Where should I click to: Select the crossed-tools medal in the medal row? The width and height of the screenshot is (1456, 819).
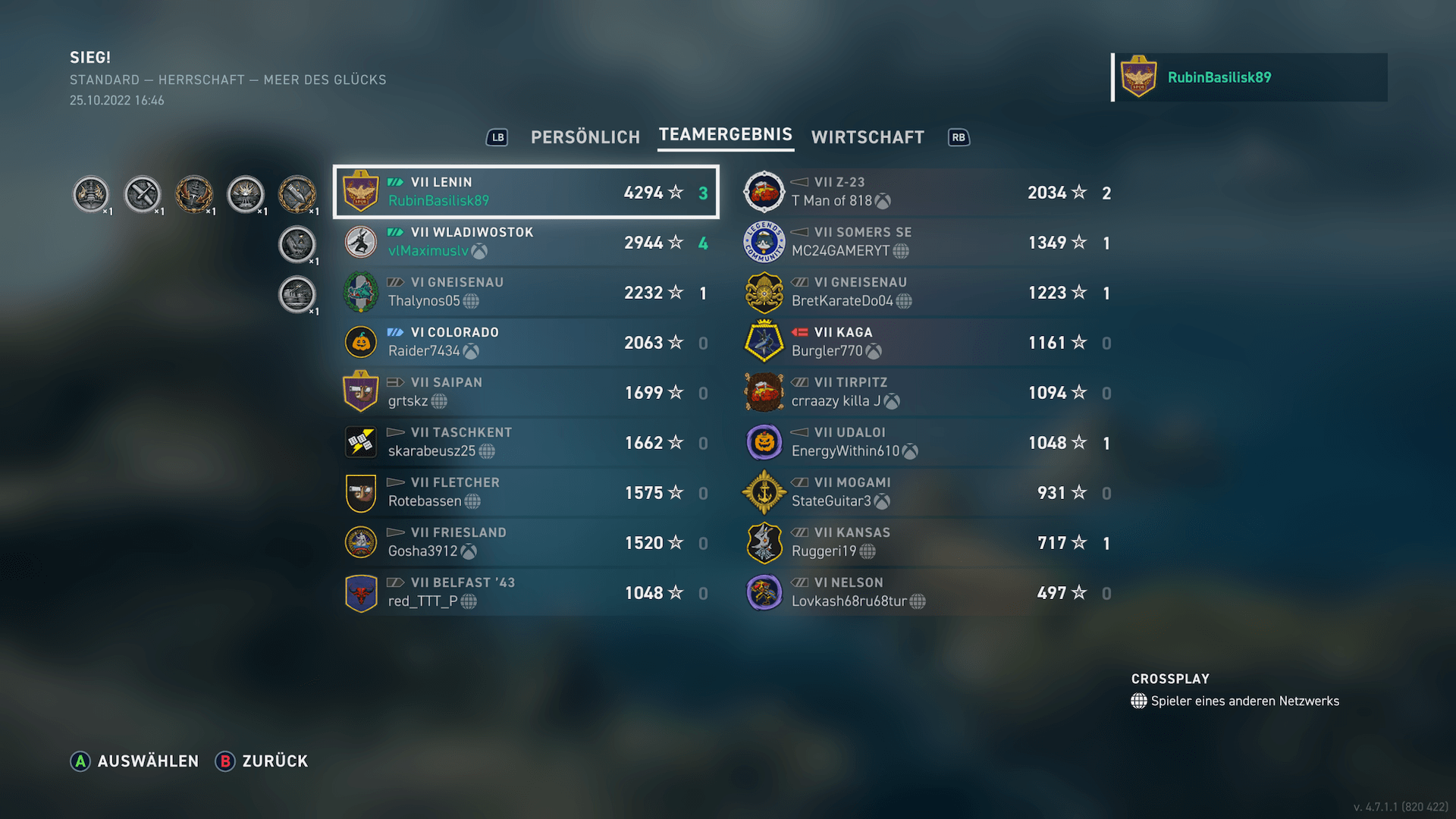pyautogui.click(x=143, y=193)
